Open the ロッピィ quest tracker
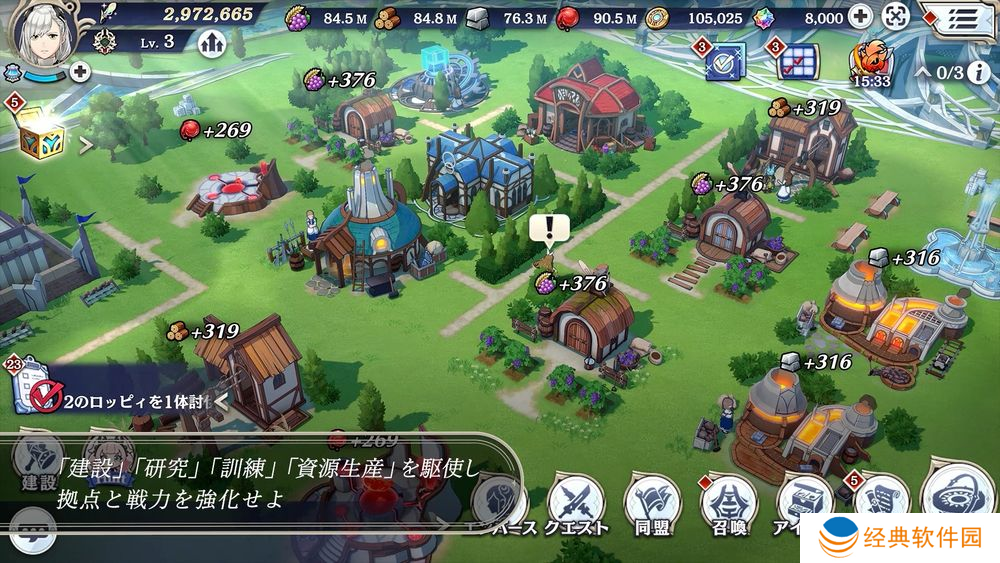Screen dimensions: 1000x563 pyautogui.click(x=120, y=401)
